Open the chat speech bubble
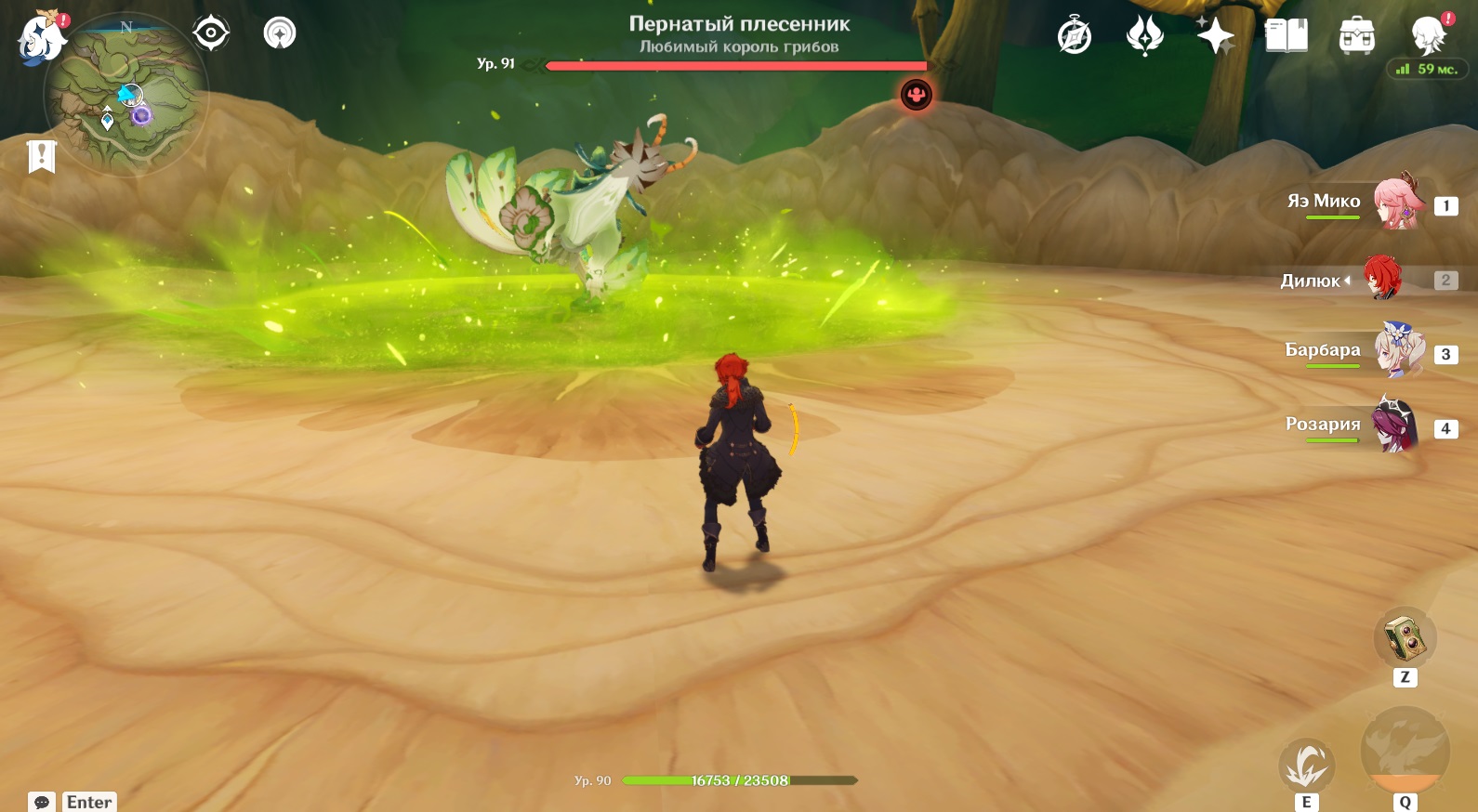This screenshot has height=812, width=1478. coord(42,802)
